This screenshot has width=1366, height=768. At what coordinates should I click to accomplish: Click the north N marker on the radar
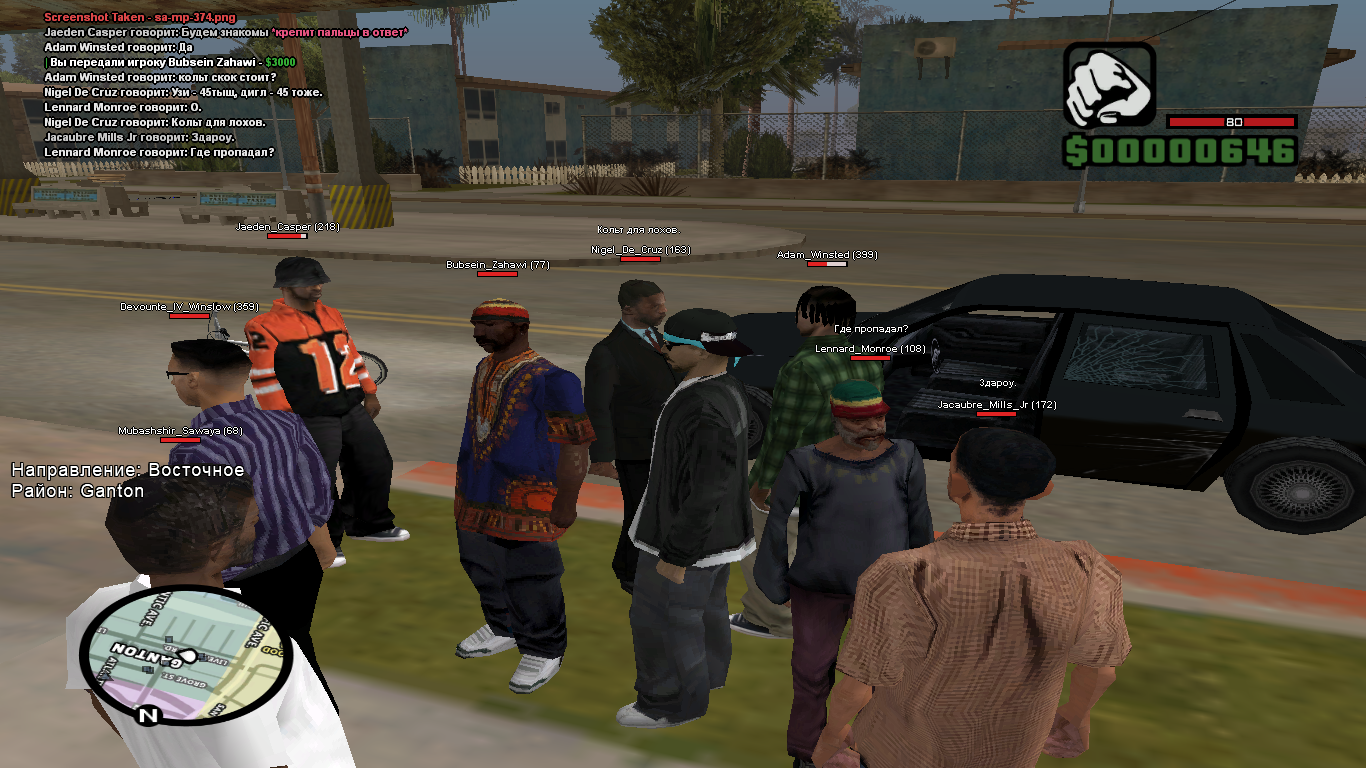148,716
